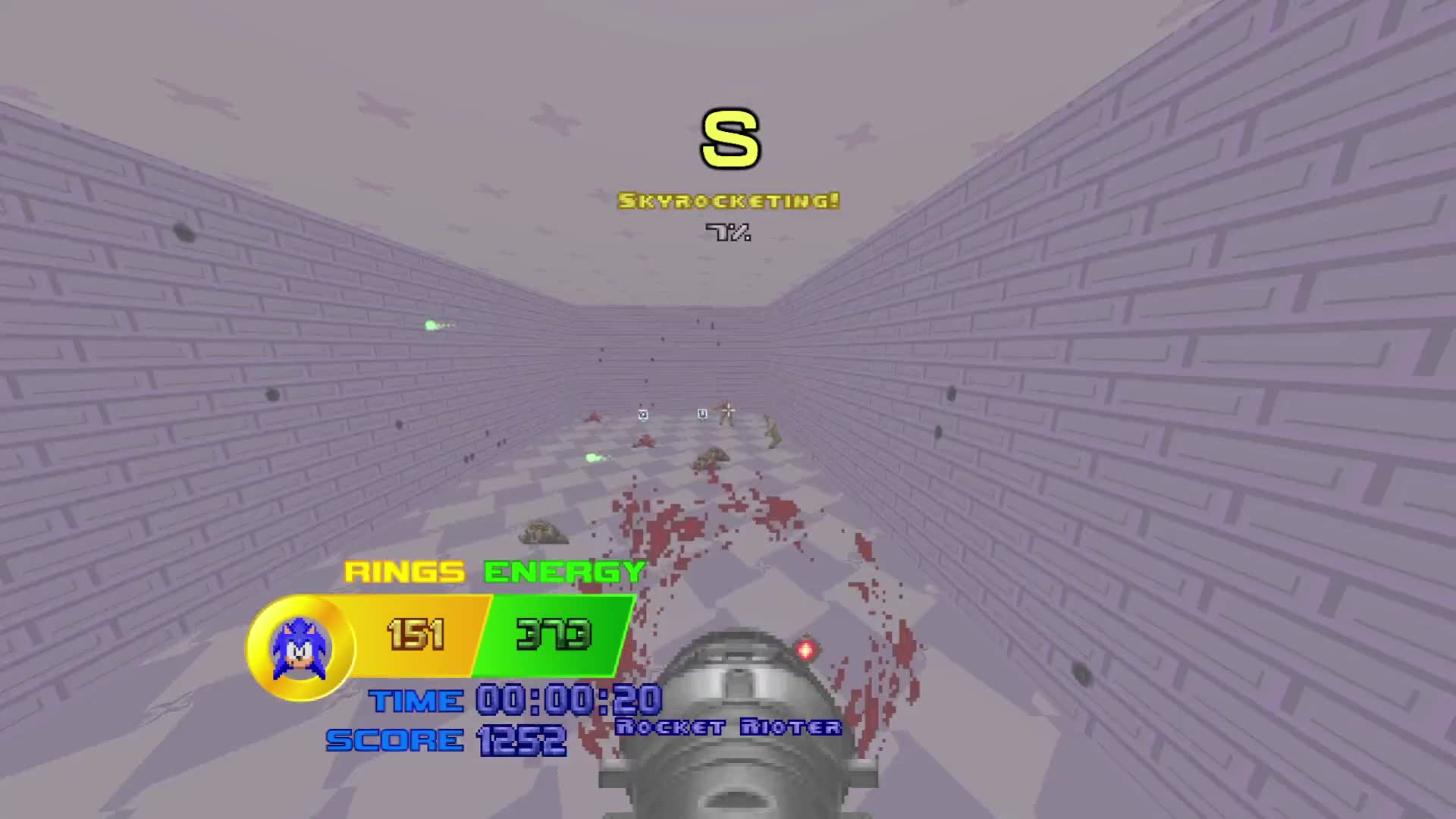This screenshot has height=819, width=1456.
Task: Toggle the Skyrocketing style message
Action: 728,201
